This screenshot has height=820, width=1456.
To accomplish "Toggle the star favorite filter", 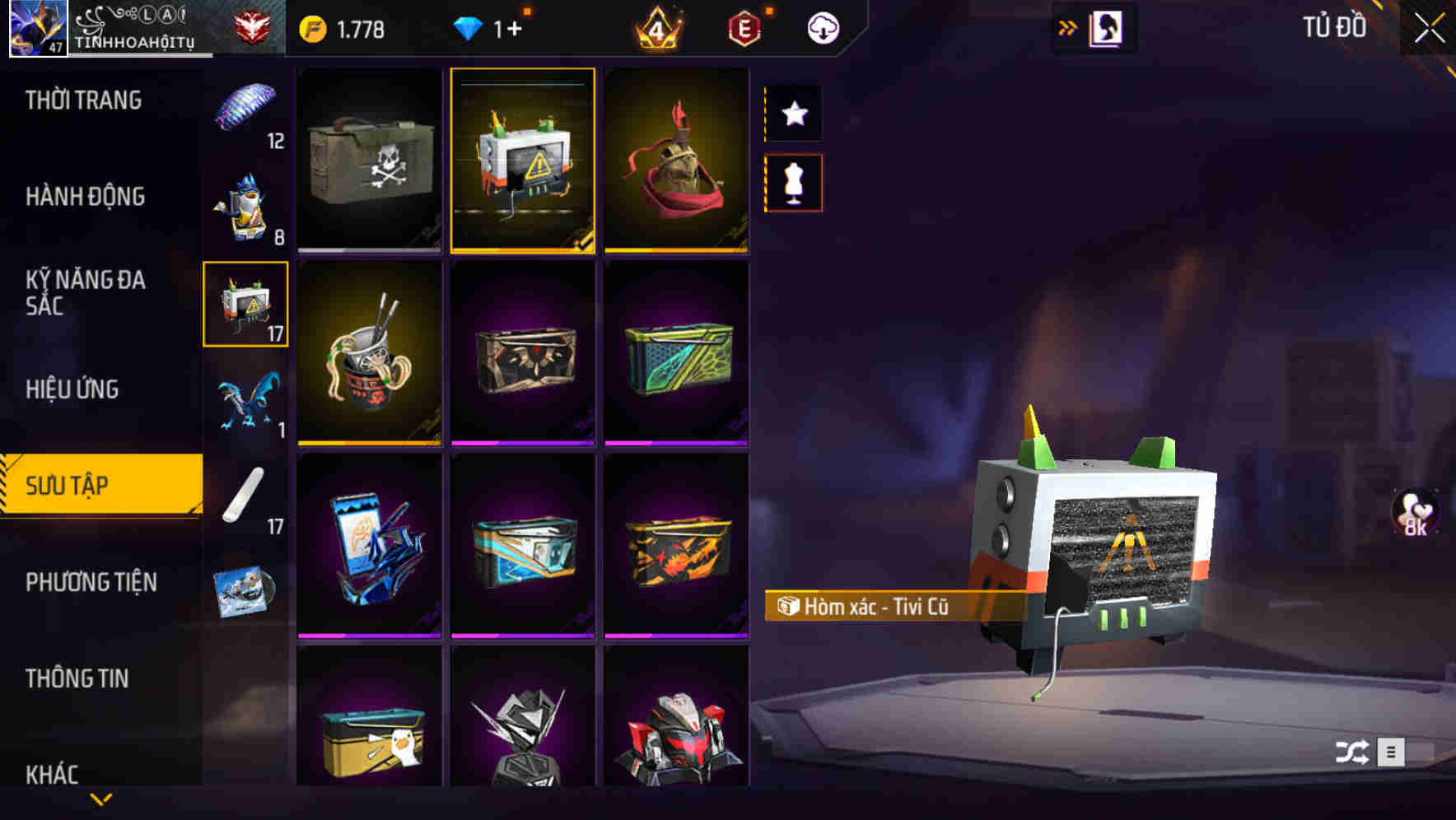I will [x=795, y=114].
